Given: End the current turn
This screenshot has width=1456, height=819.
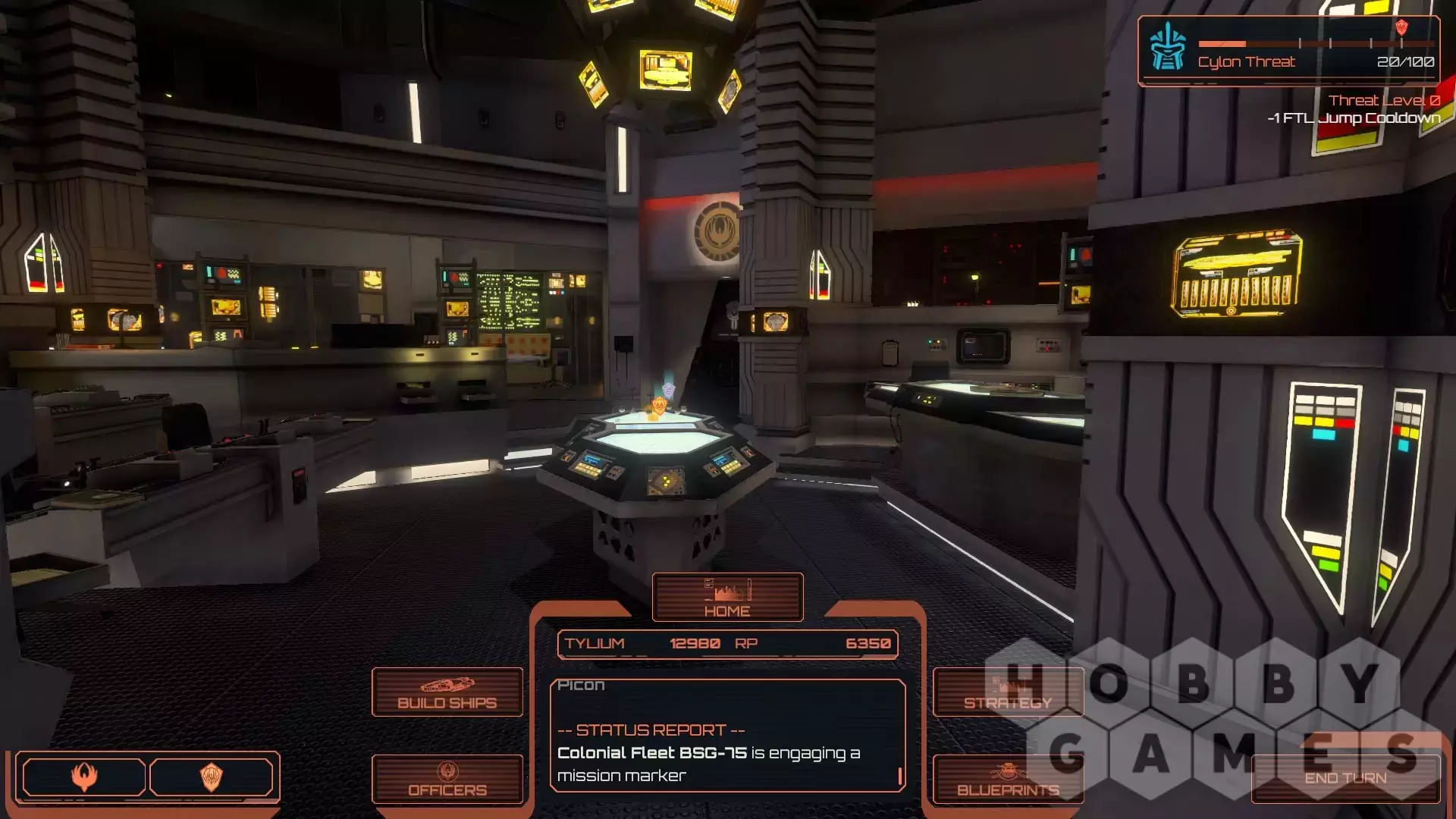Looking at the screenshot, I should pyautogui.click(x=1345, y=778).
